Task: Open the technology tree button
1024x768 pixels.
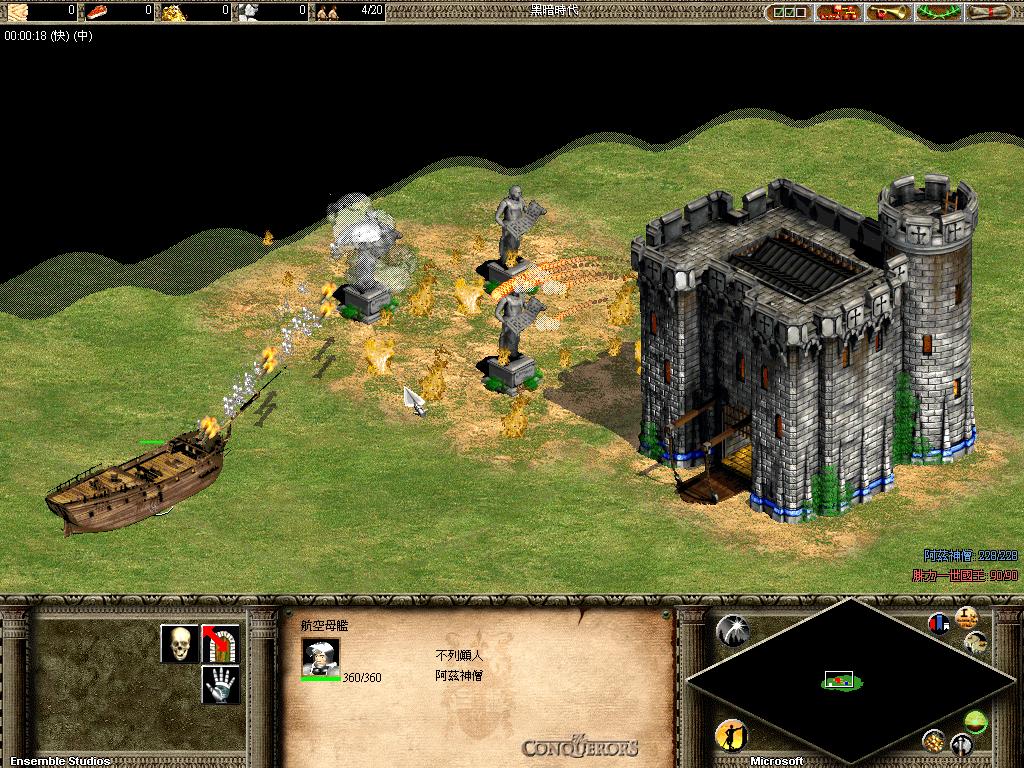Action: tap(838, 12)
